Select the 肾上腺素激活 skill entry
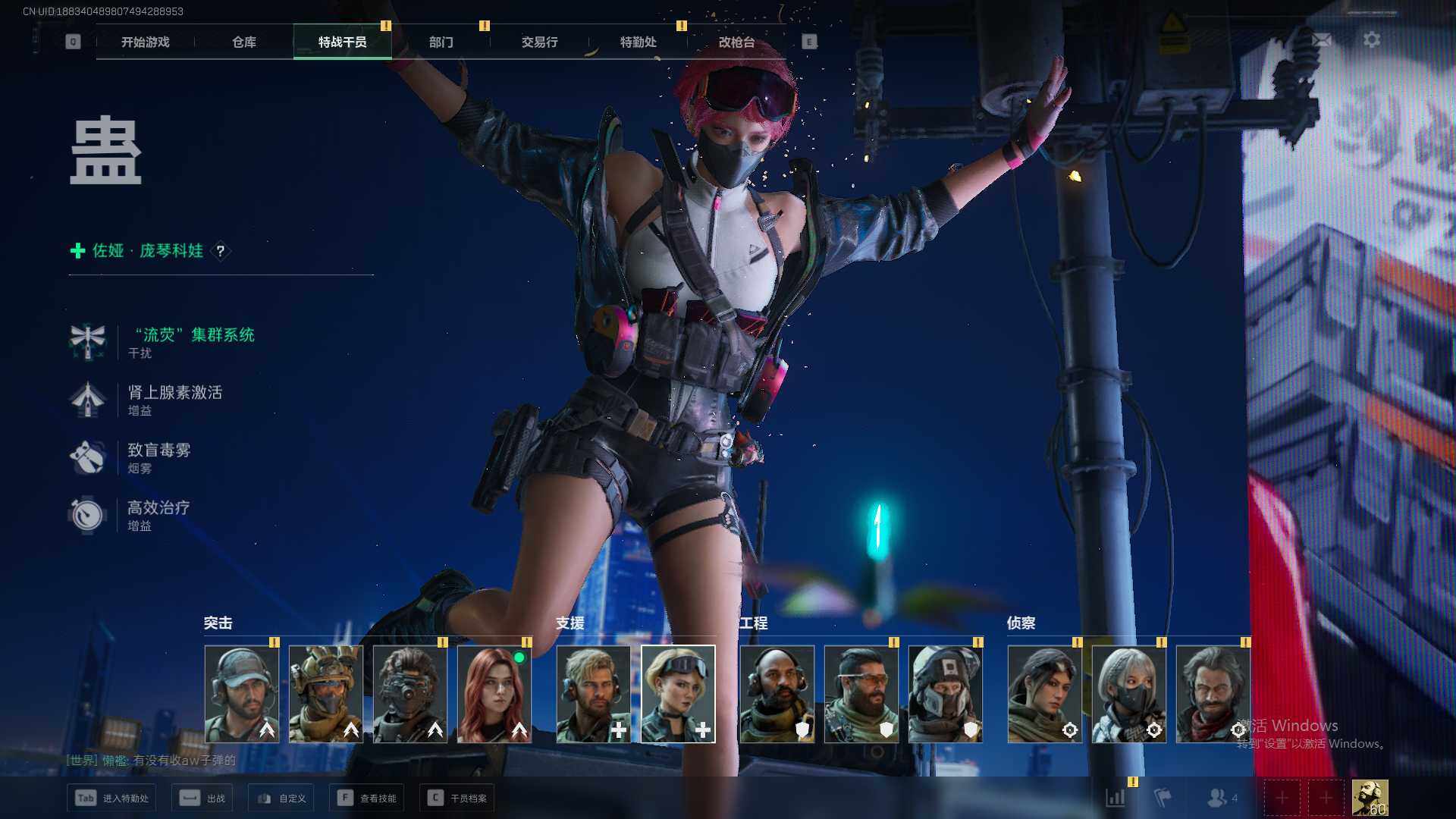 (x=174, y=393)
